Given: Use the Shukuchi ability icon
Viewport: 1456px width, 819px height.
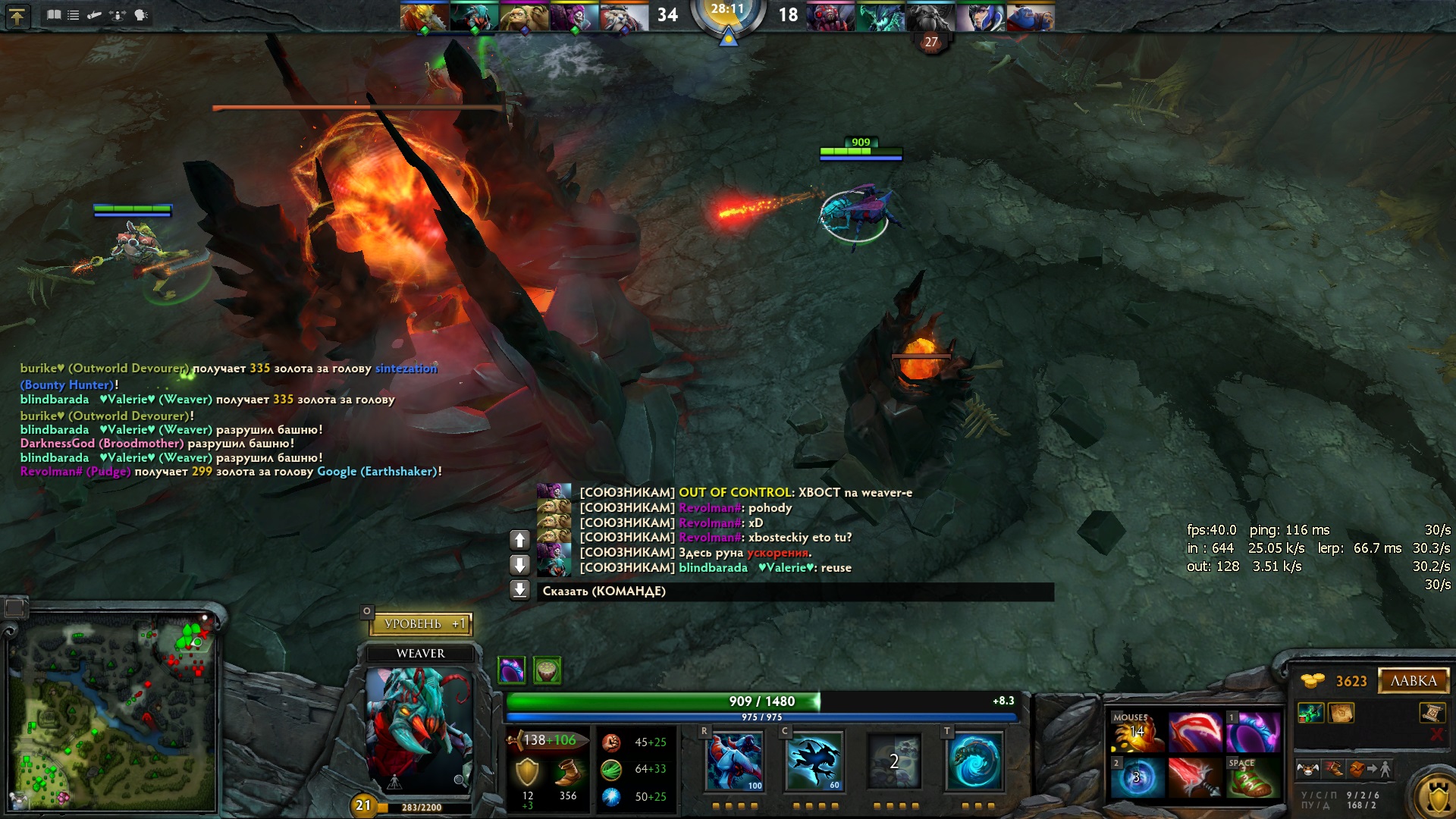Looking at the screenshot, I should [x=814, y=761].
